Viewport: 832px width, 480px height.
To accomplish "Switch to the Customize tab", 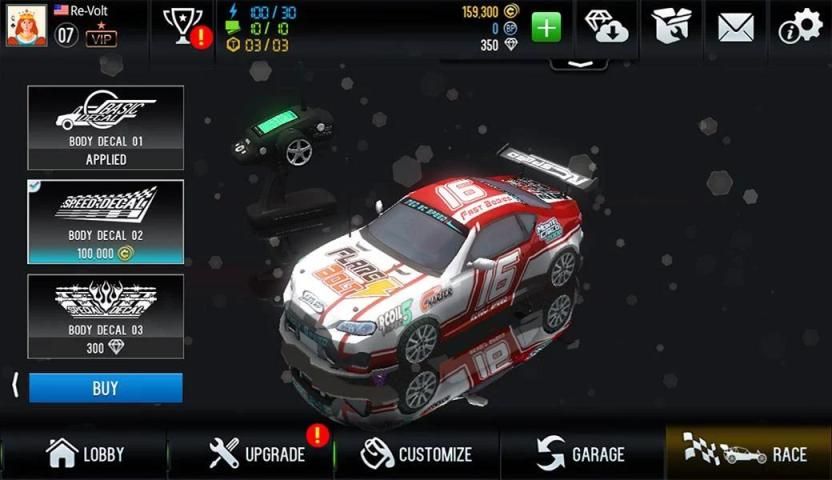I will point(417,453).
